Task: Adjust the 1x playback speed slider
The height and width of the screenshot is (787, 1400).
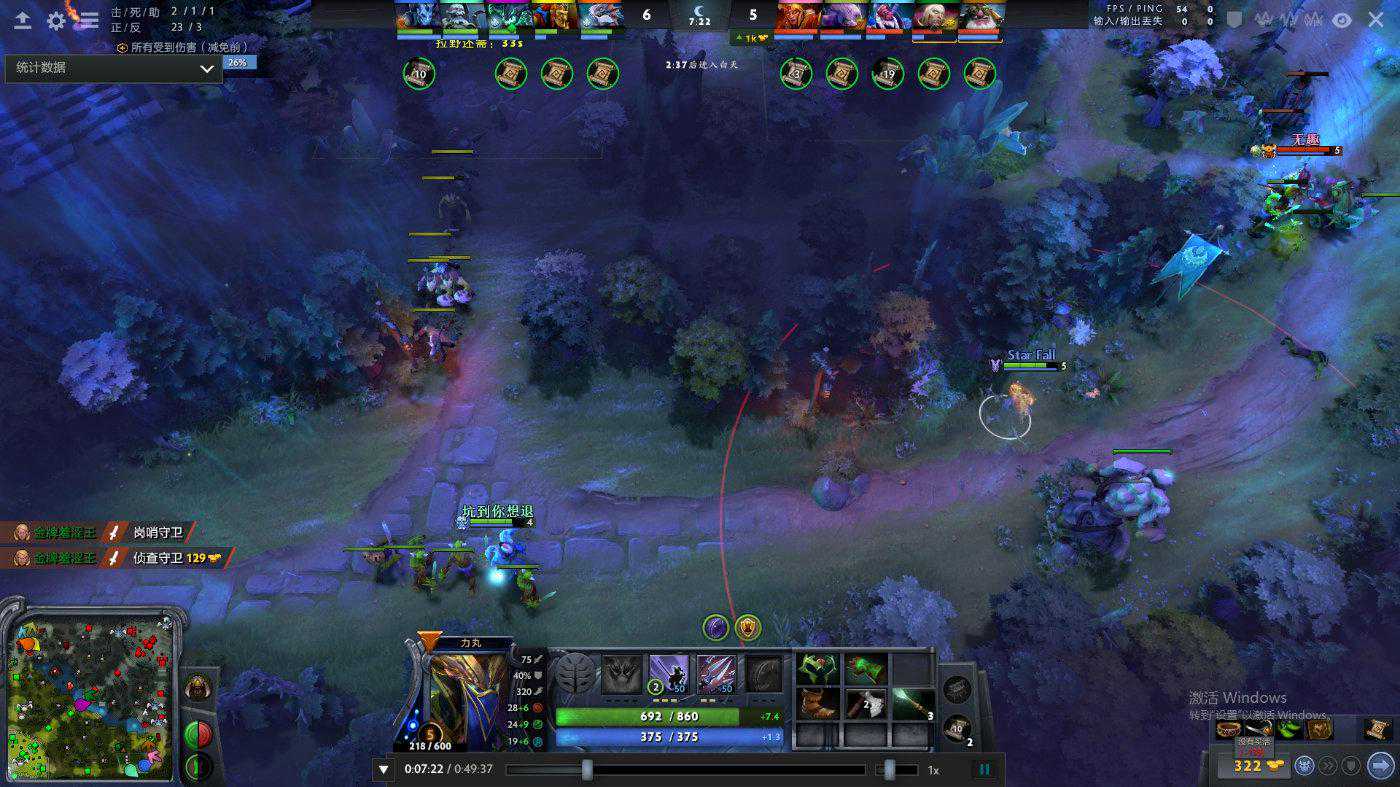Action: (x=890, y=770)
